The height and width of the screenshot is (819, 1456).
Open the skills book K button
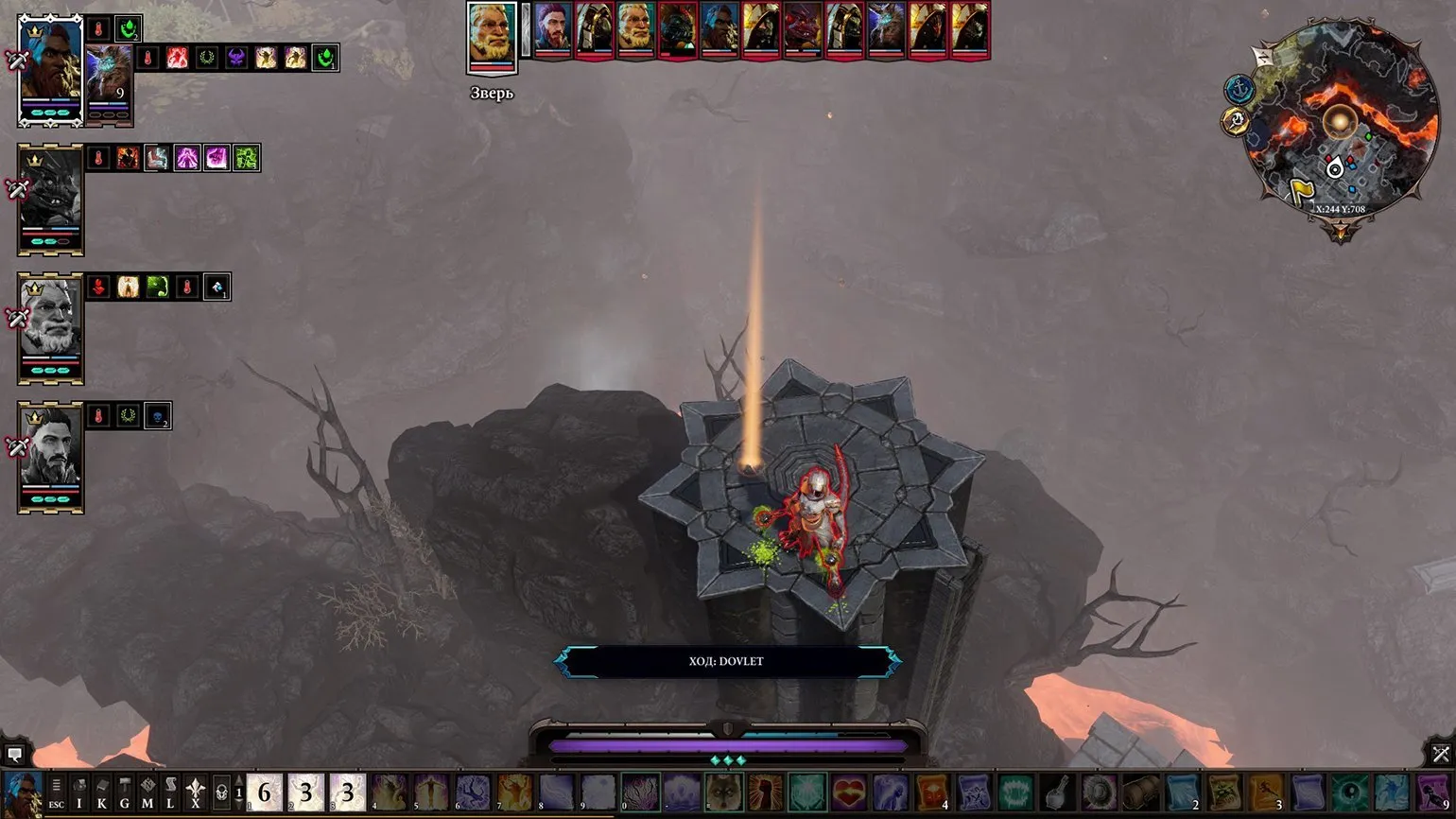[x=102, y=793]
